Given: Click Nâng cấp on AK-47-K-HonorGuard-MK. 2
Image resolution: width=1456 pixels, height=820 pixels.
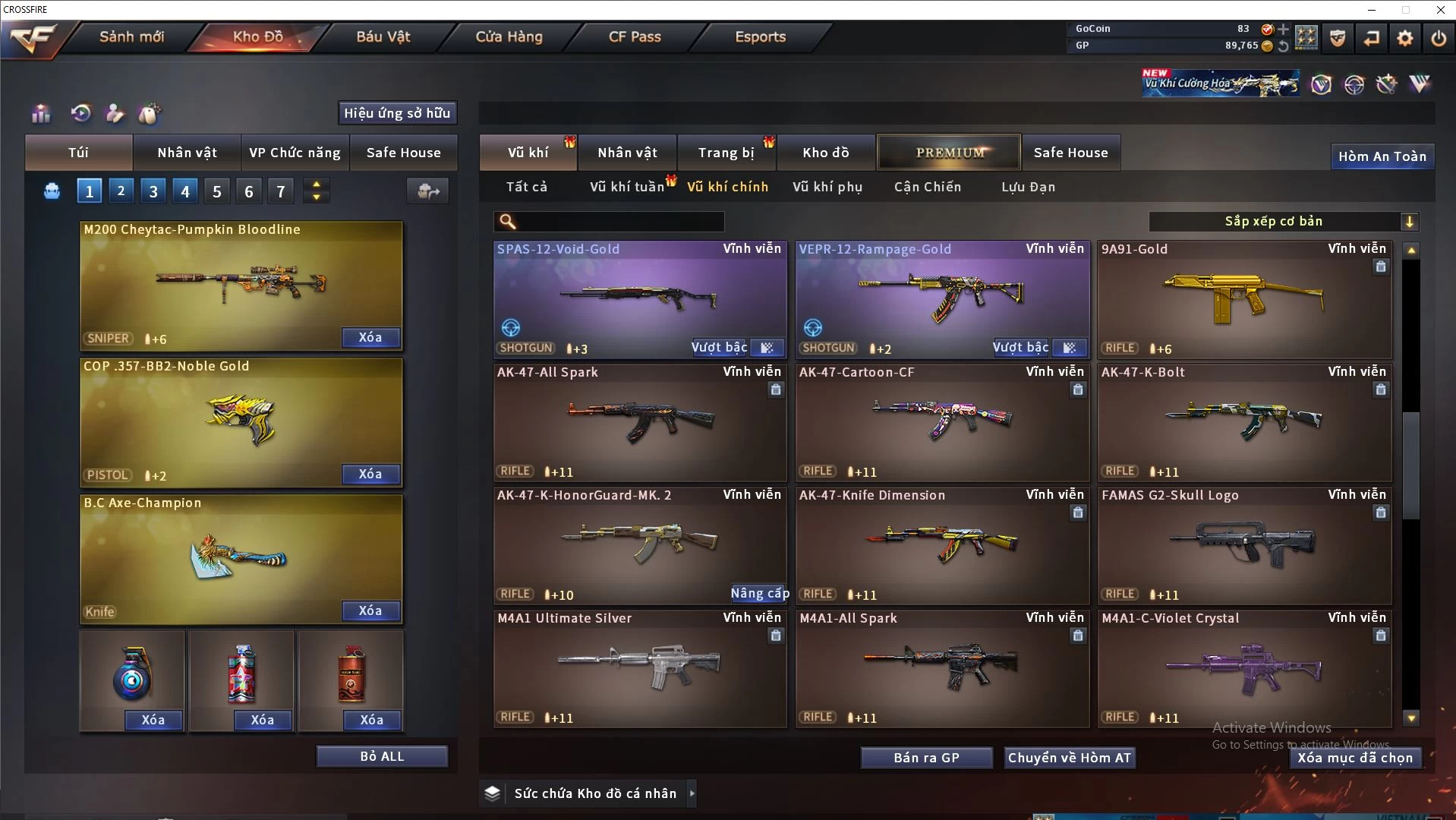Looking at the screenshot, I should (x=759, y=594).
